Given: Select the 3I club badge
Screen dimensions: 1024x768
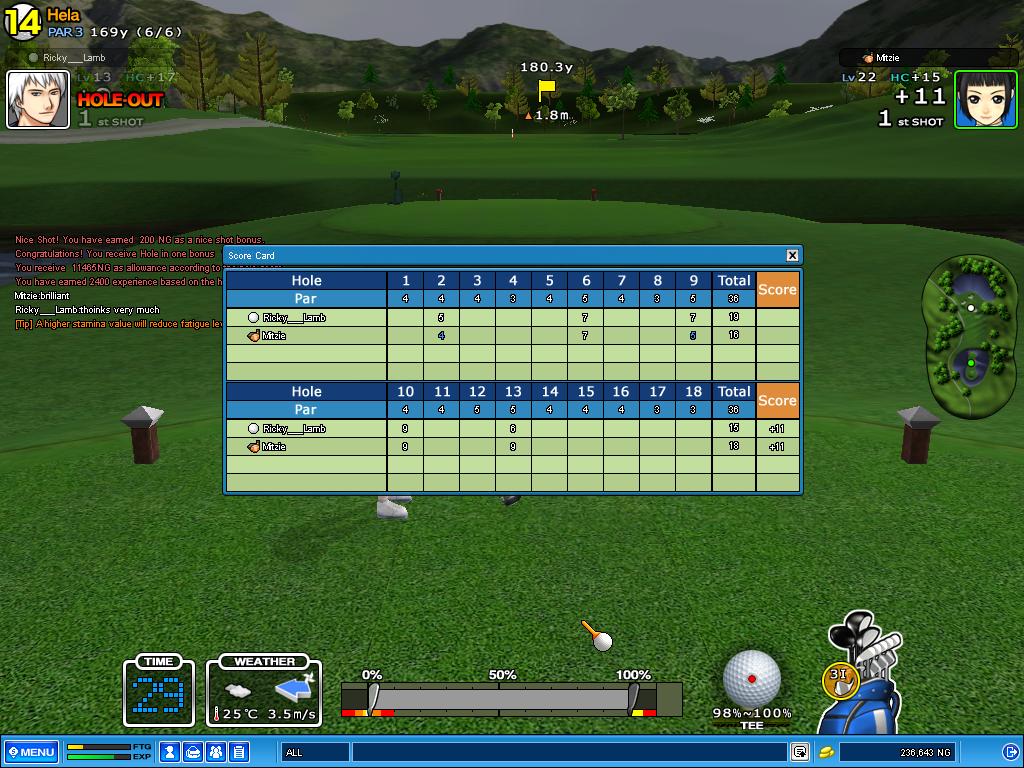Looking at the screenshot, I should [x=840, y=678].
